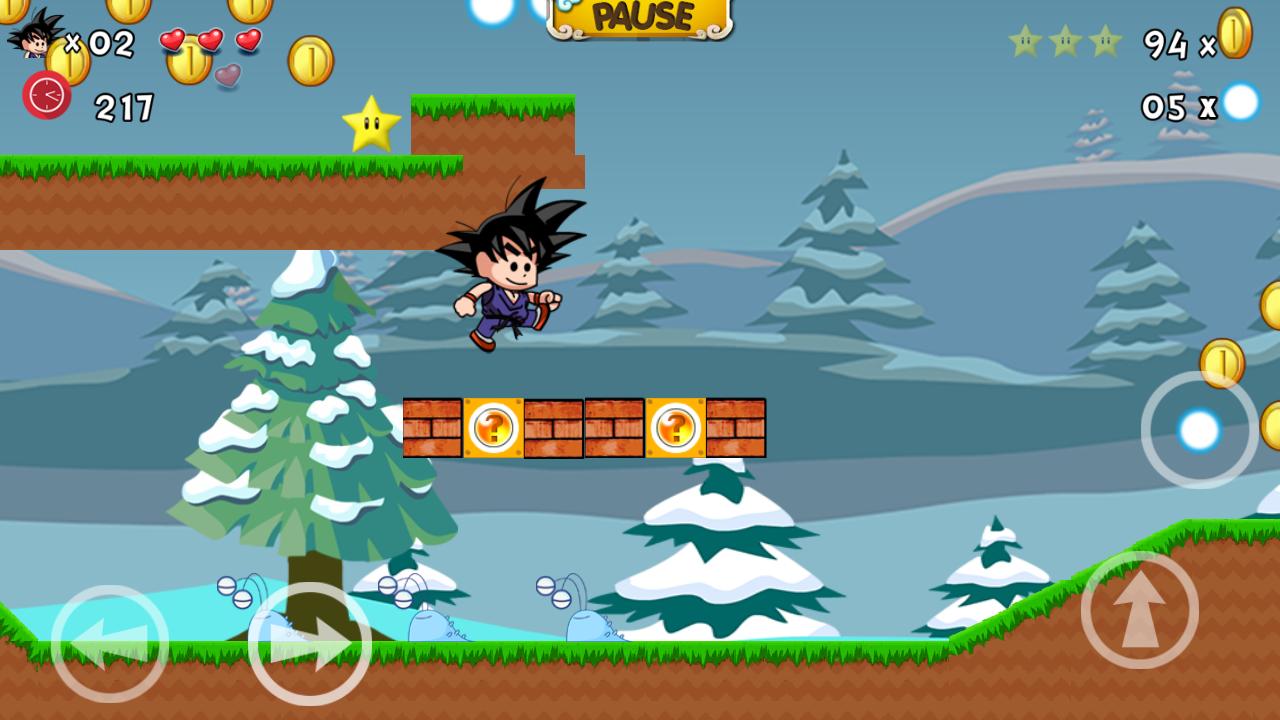Tap the Goku character sprite mid-jump
Image resolution: width=1280 pixels, height=720 pixels.
[x=512, y=270]
